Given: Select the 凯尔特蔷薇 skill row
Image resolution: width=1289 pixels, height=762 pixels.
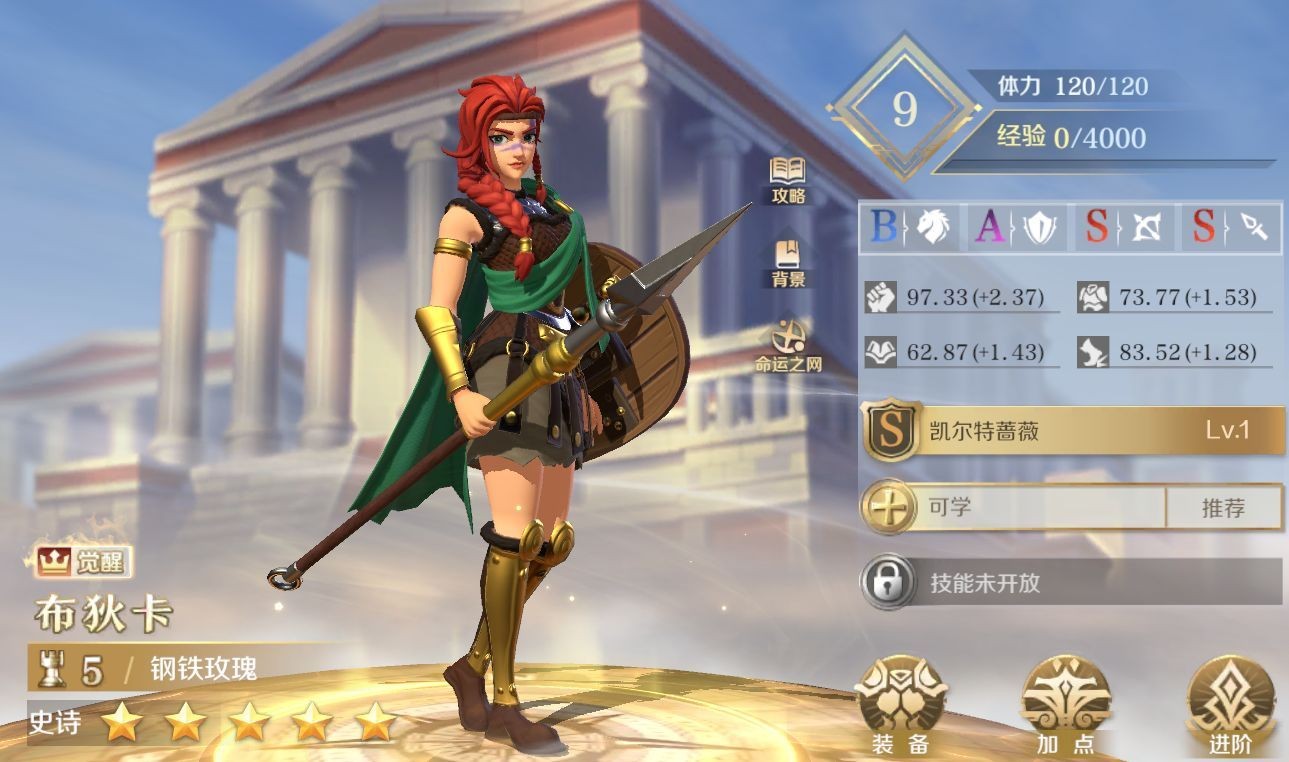Looking at the screenshot, I should coord(1072,432).
